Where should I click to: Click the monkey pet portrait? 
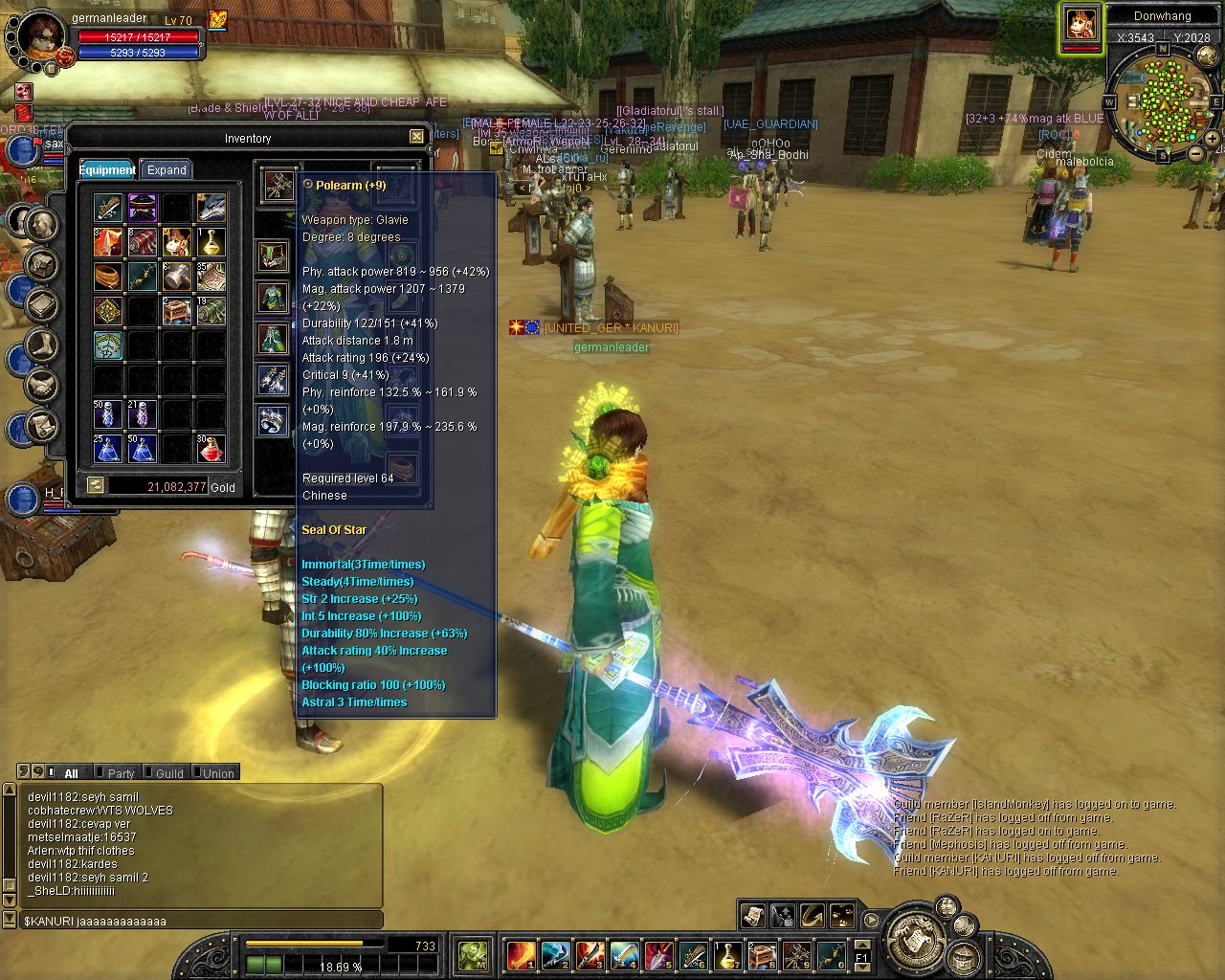(1081, 24)
